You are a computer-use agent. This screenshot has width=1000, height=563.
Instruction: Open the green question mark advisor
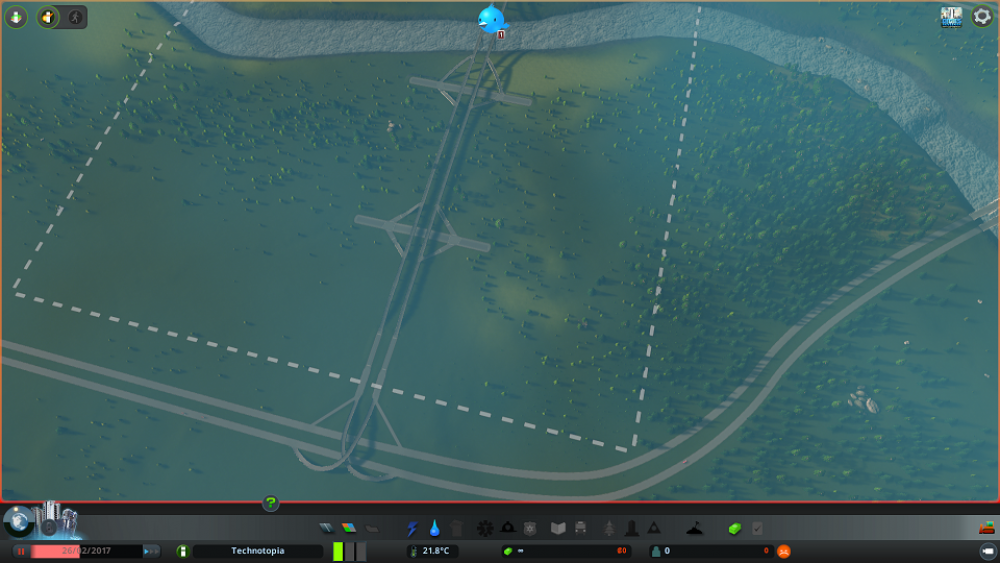point(270,503)
